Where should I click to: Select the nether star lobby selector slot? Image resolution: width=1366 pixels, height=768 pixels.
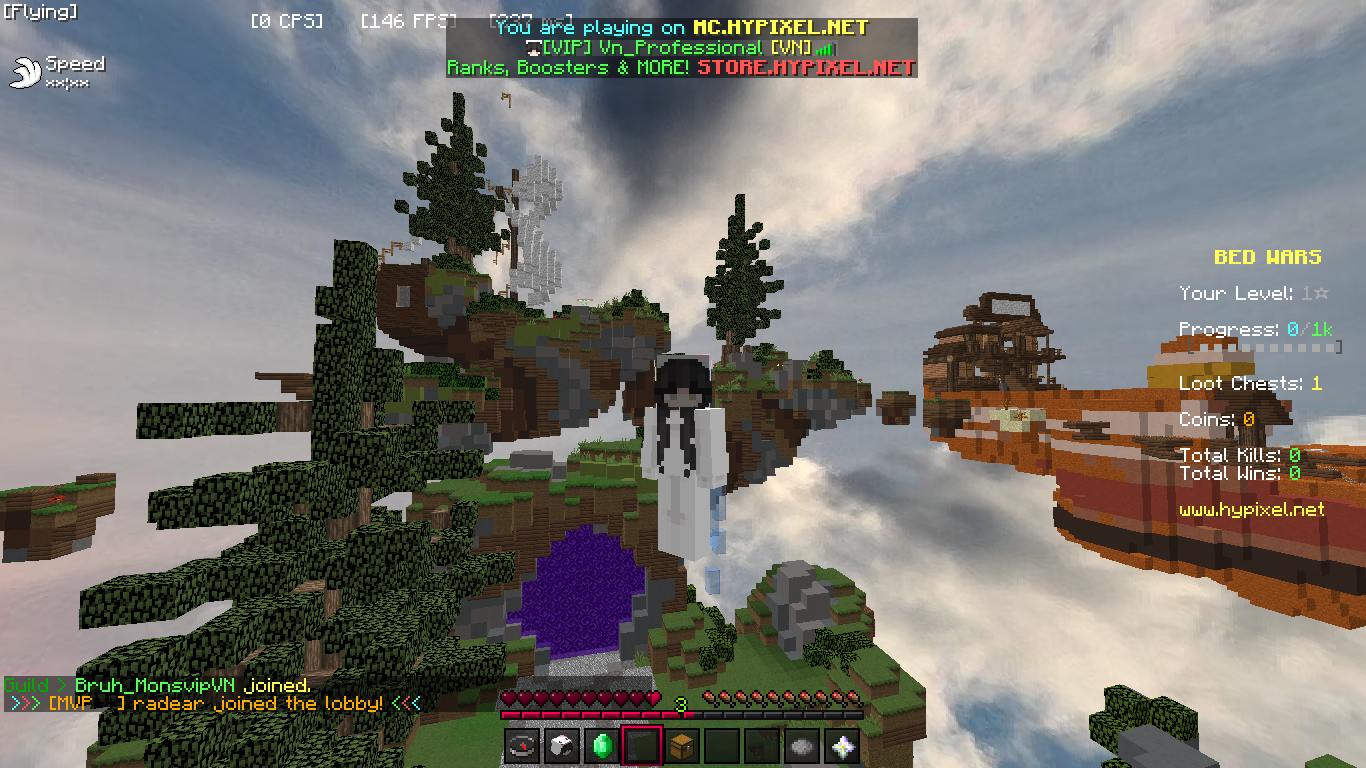[x=842, y=746]
